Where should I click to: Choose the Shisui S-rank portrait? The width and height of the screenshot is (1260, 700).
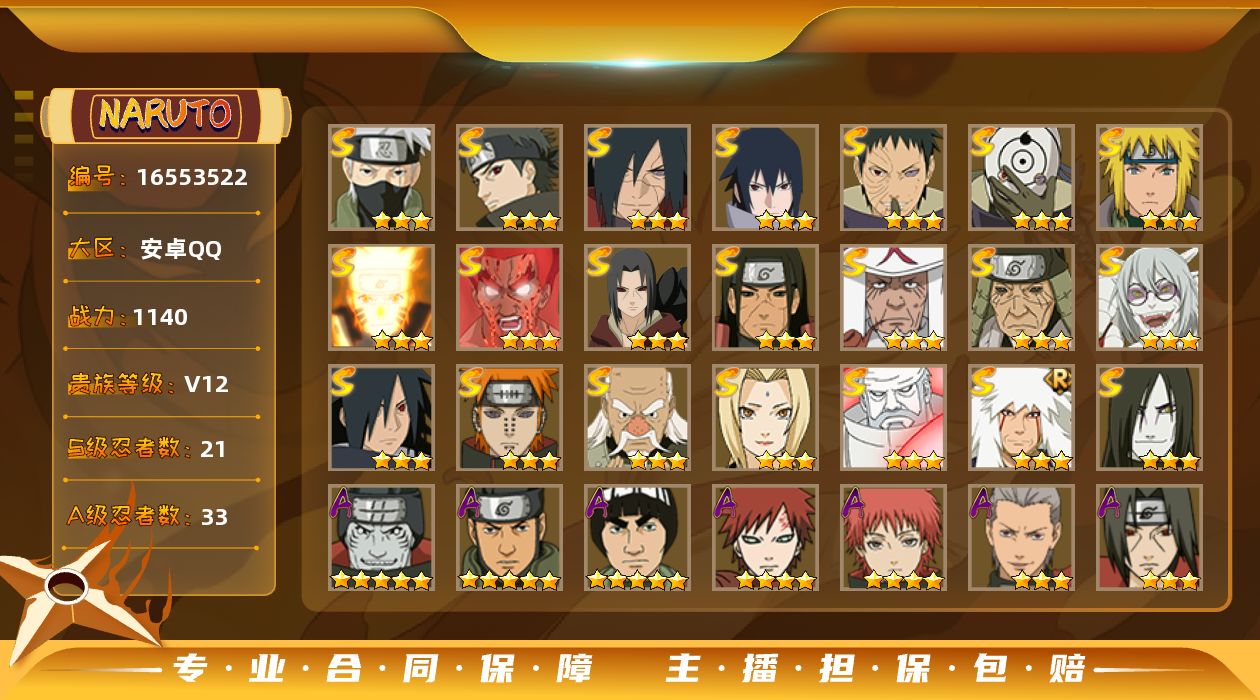click(509, 177)
